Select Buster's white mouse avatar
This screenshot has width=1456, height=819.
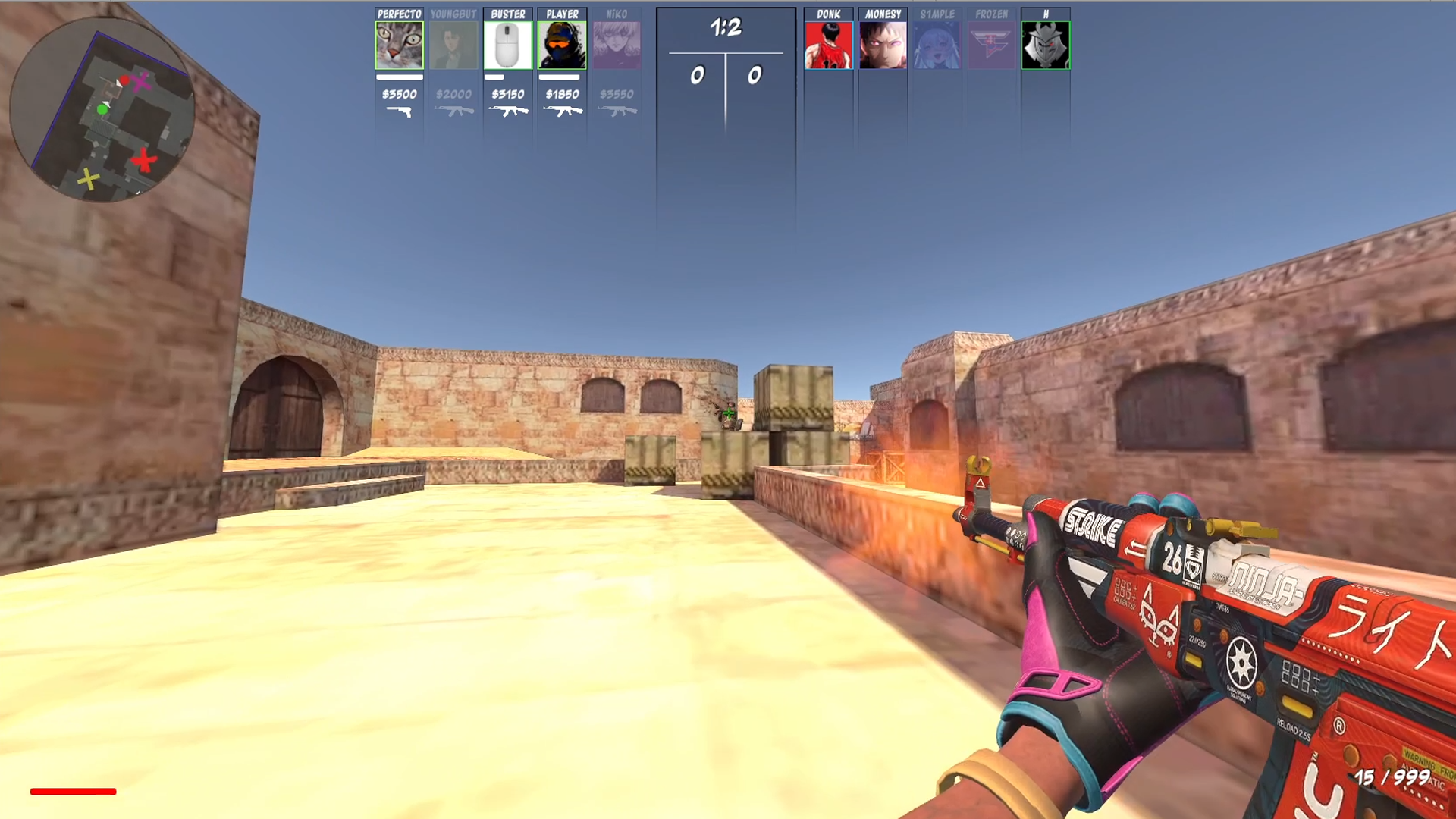[x=507, y=44]
